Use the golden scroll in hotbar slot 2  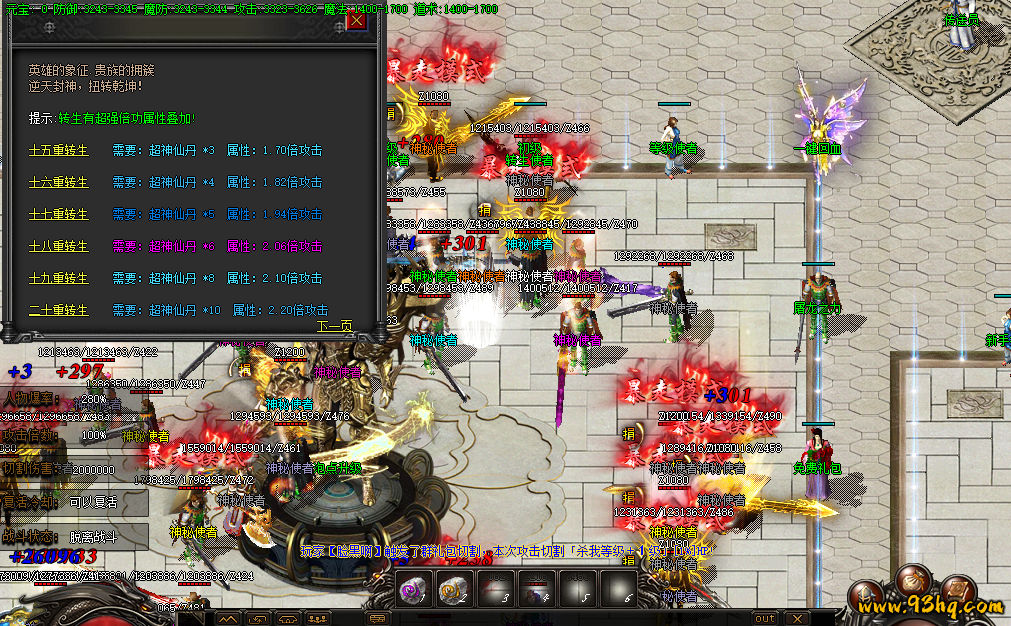pos(455,588)
